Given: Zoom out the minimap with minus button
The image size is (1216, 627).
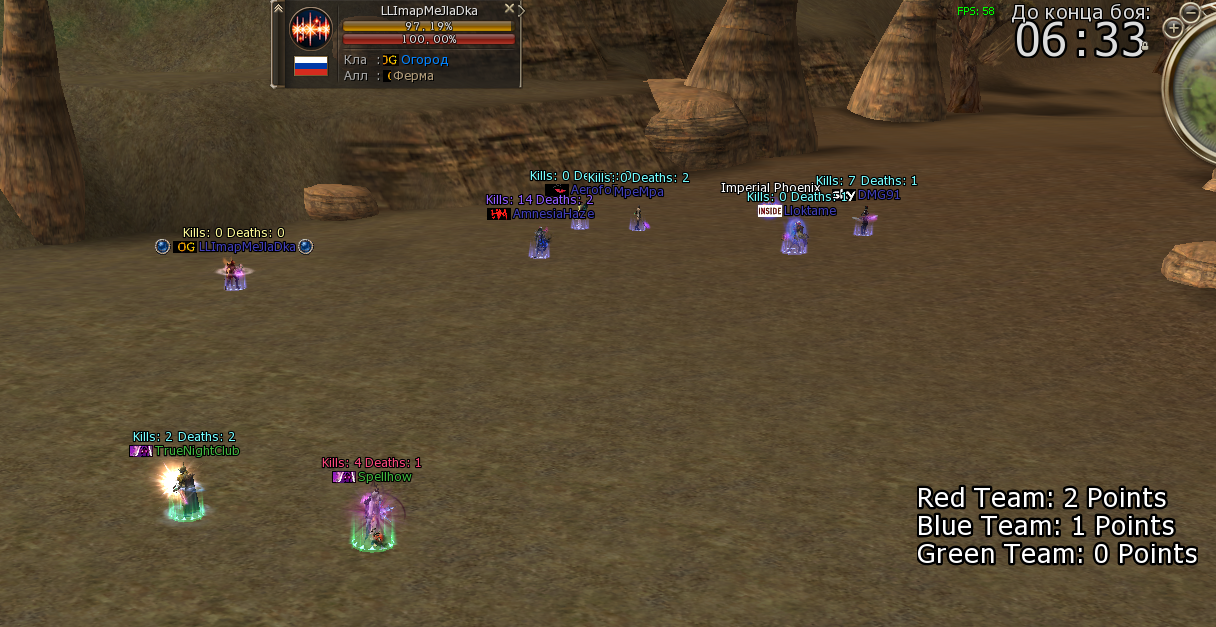Looking at the screenshot, I should pyautogui.click(x=1190, y=12).
